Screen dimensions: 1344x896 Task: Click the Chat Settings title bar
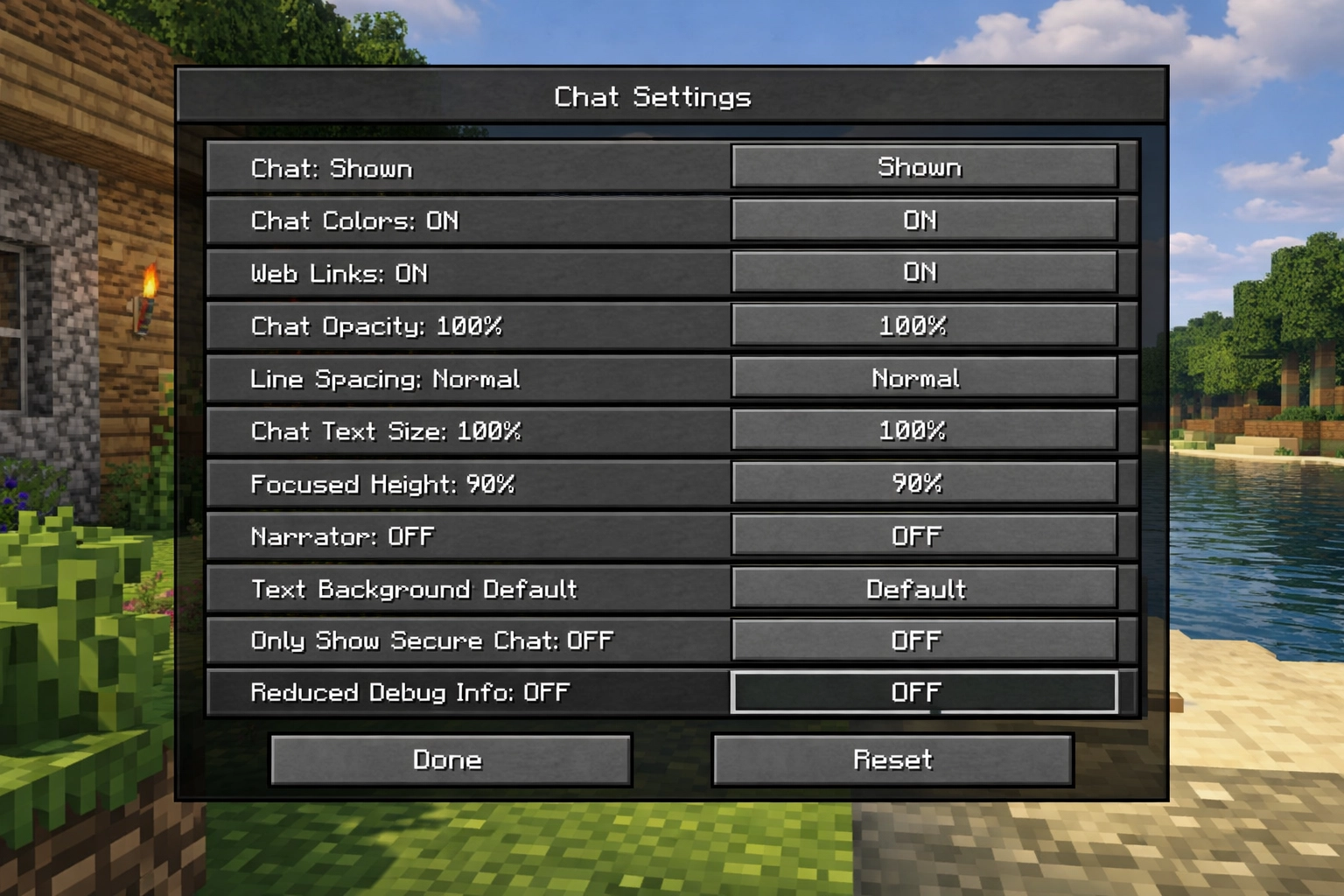click(651, 97)
